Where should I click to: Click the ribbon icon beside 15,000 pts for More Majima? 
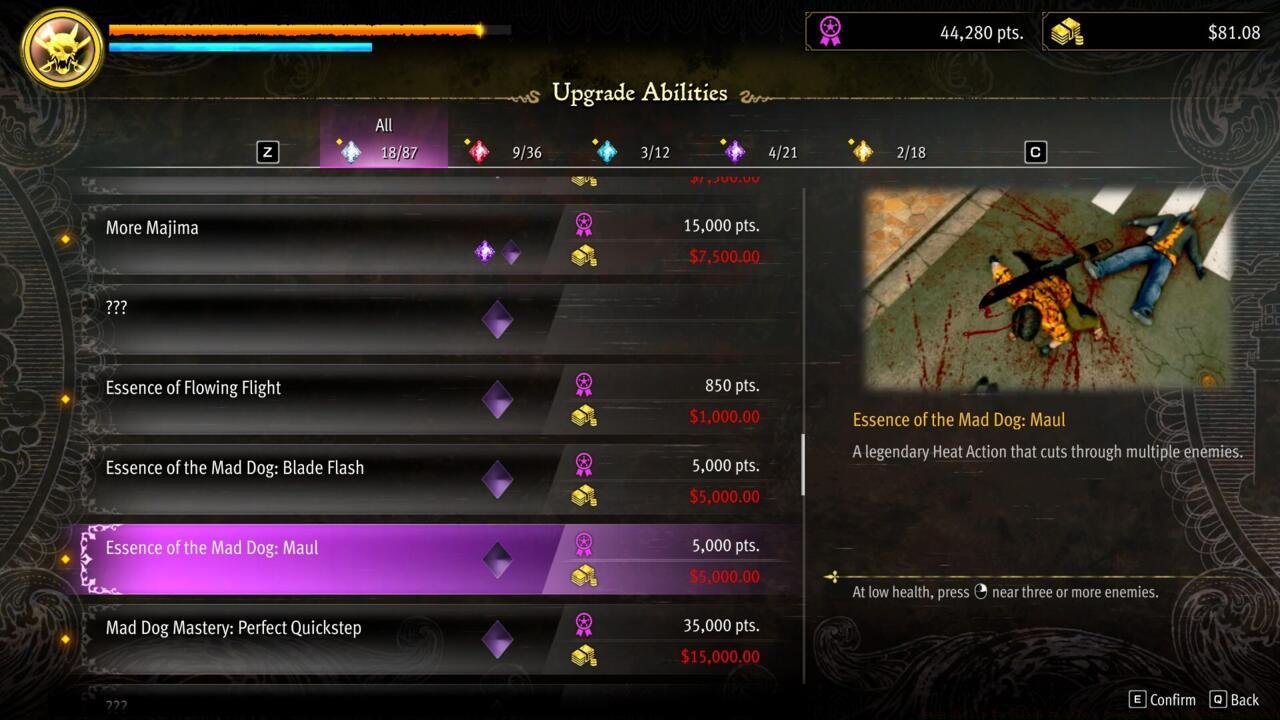pos(584,225)
